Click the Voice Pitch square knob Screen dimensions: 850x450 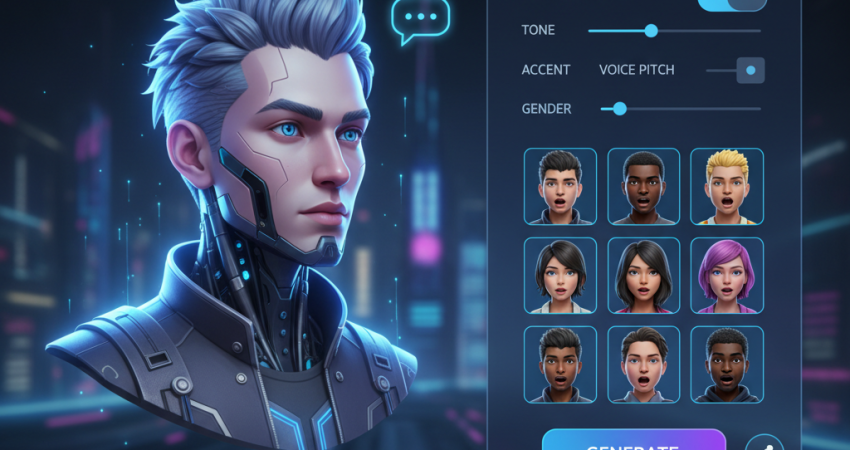coord(750,70)
